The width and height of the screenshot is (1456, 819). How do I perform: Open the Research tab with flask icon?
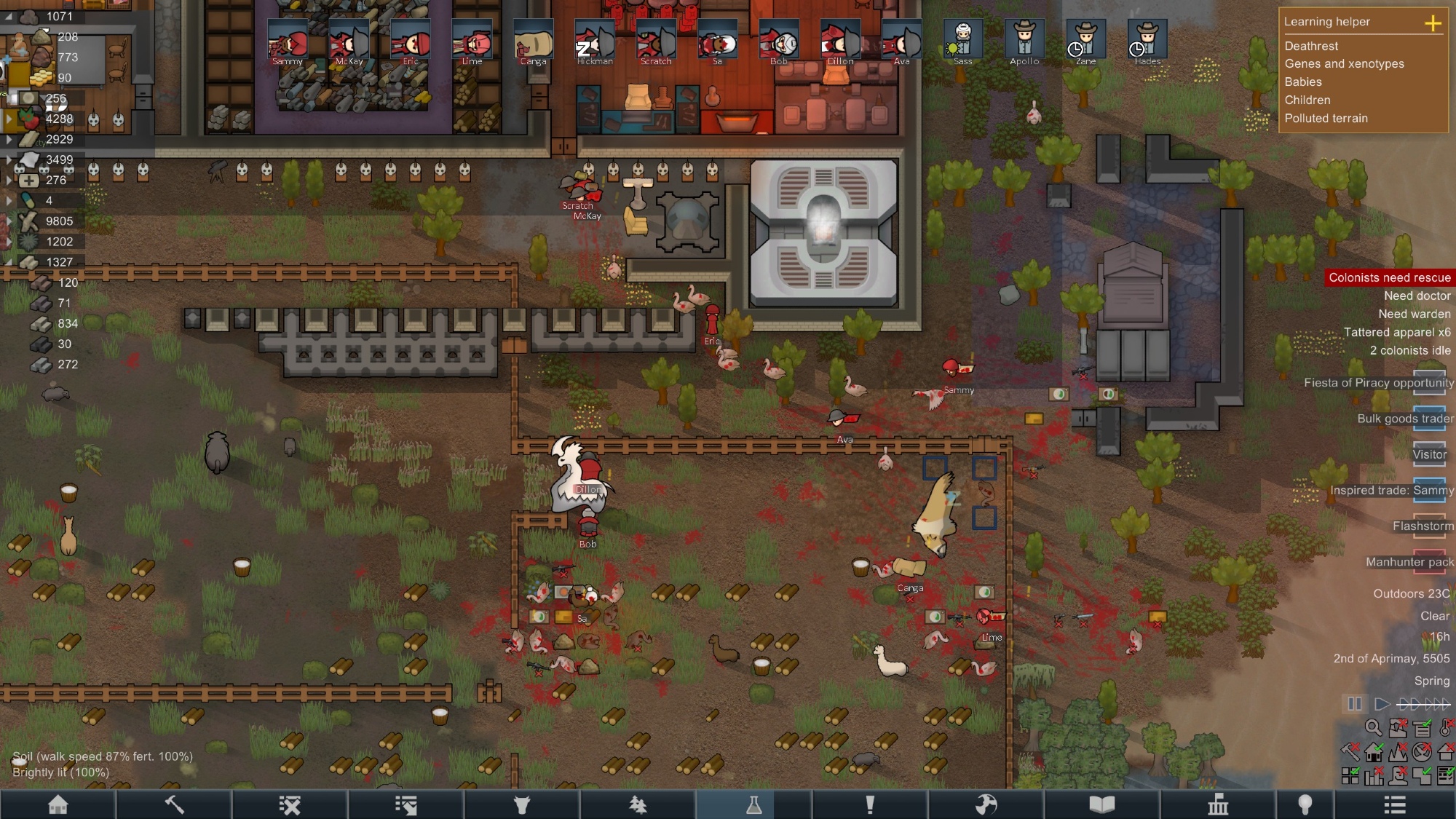(753, 804)
